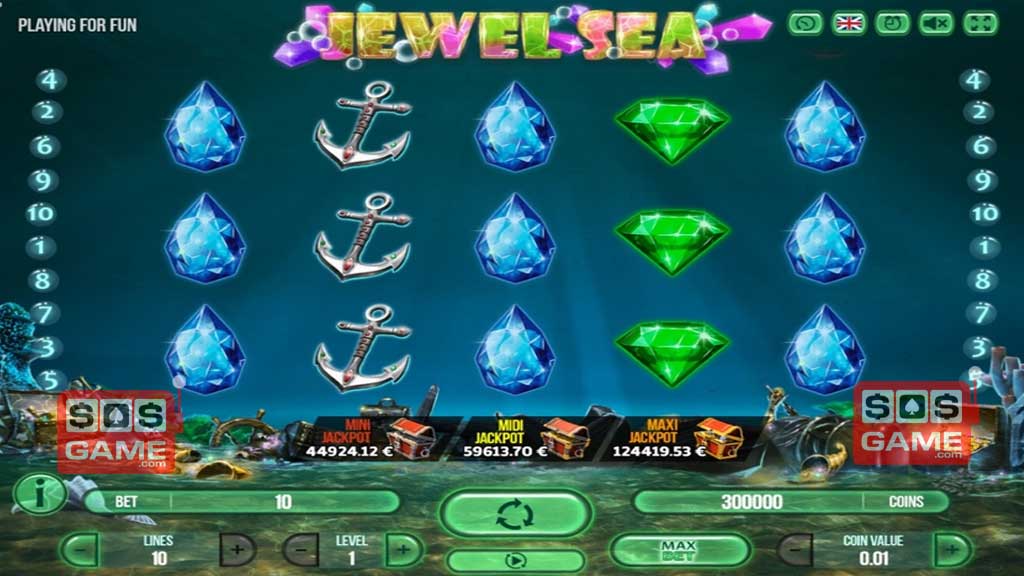Increase the coin value

951,549
